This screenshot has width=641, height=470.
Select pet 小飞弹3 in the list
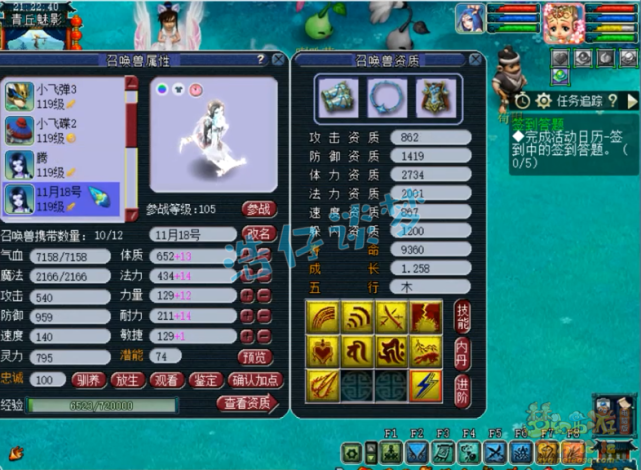click(62, 97)
